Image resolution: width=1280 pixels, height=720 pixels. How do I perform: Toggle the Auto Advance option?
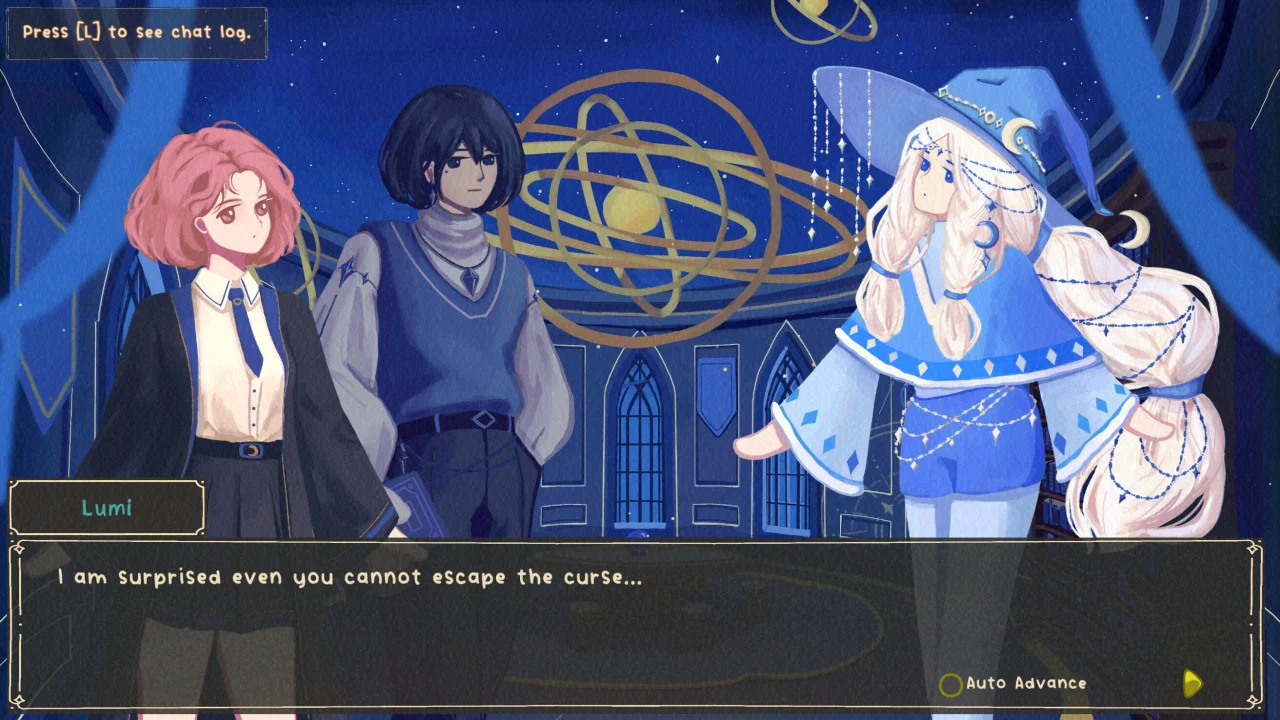coord(951,684)
